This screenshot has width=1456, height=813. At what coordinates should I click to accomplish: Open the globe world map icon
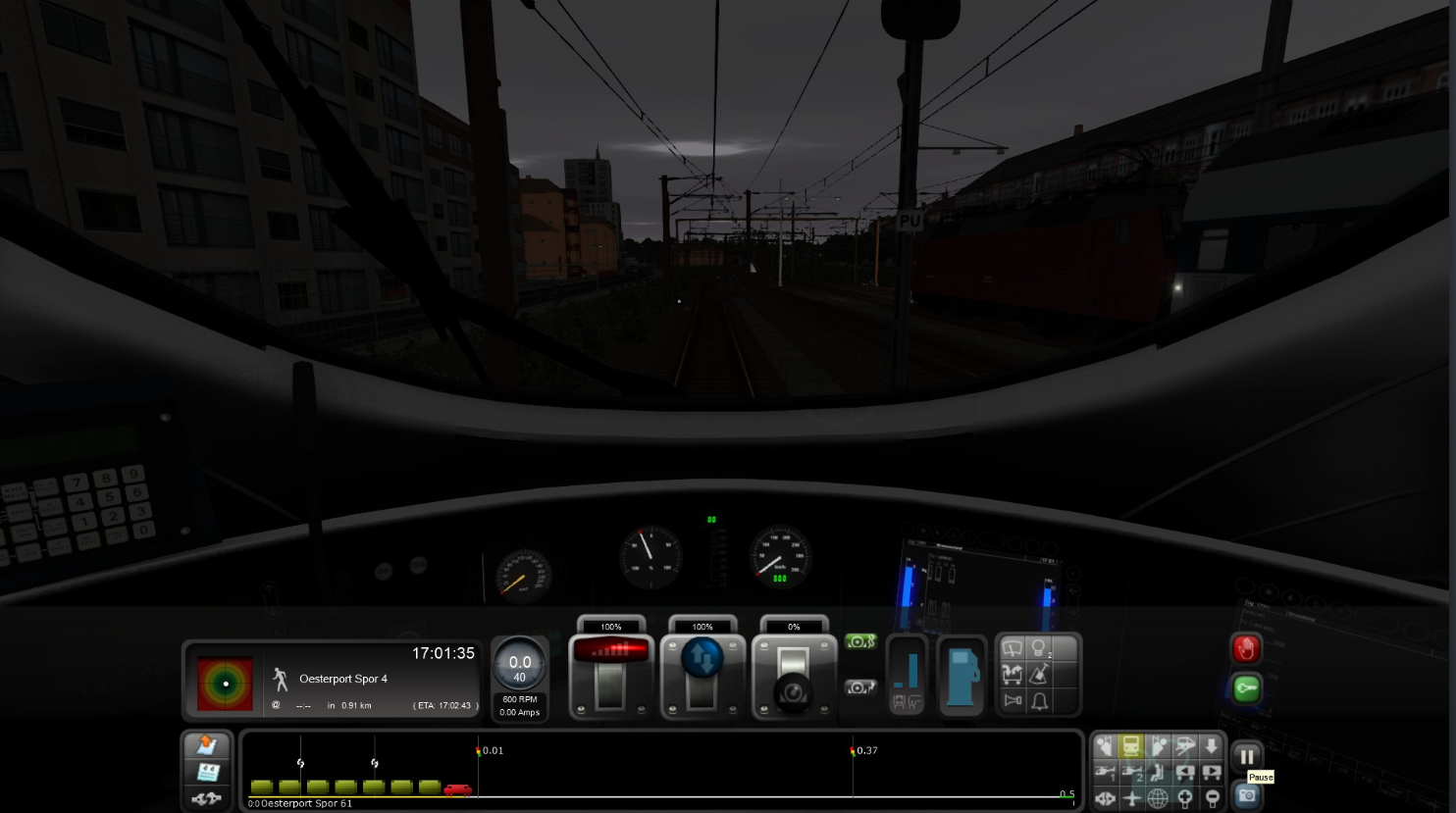[1159, 798]
